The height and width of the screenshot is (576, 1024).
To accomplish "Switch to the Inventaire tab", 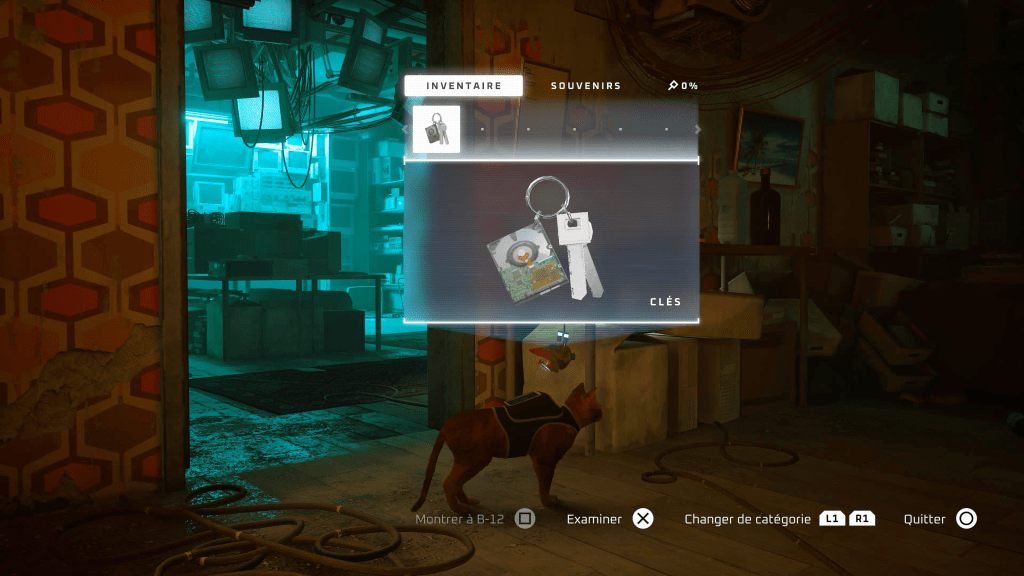I will [x=463, y=86].
